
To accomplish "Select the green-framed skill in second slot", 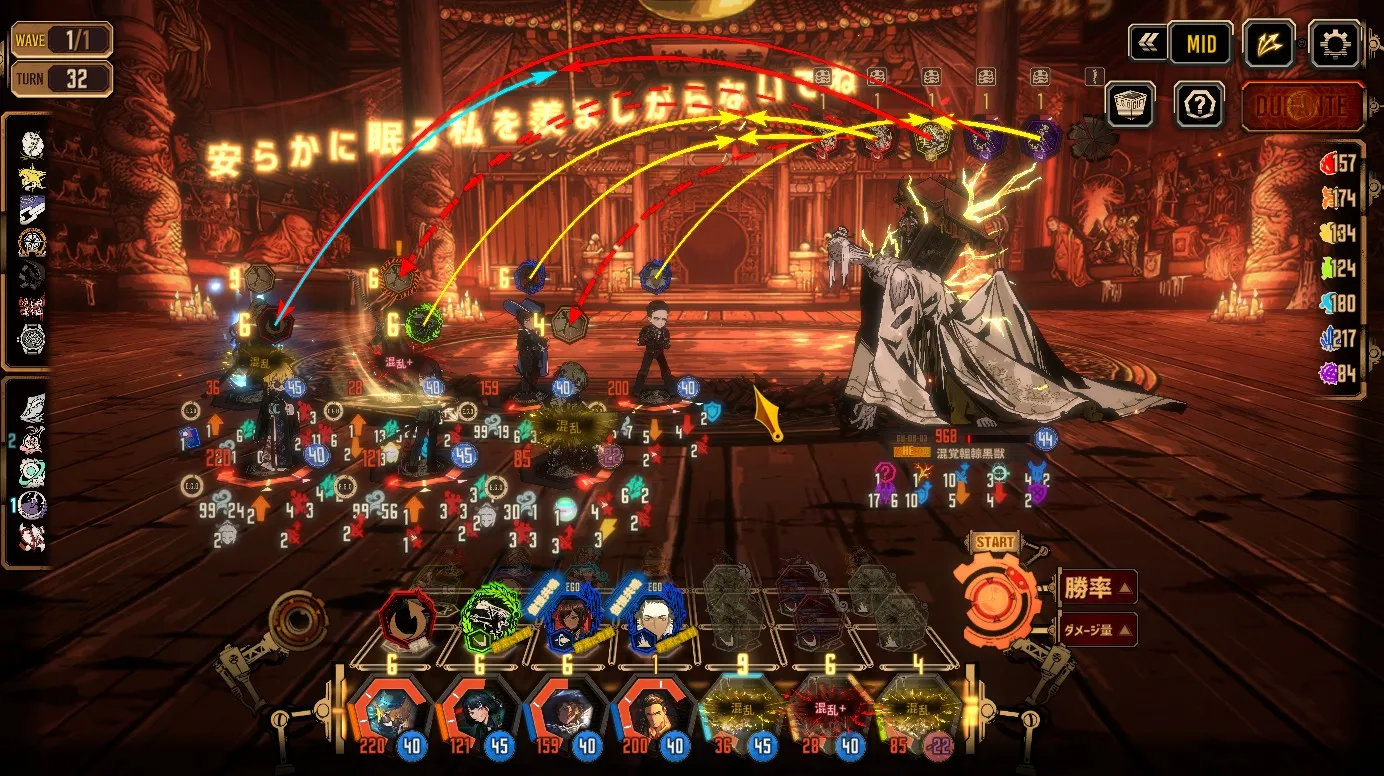I will coord(491,620).
